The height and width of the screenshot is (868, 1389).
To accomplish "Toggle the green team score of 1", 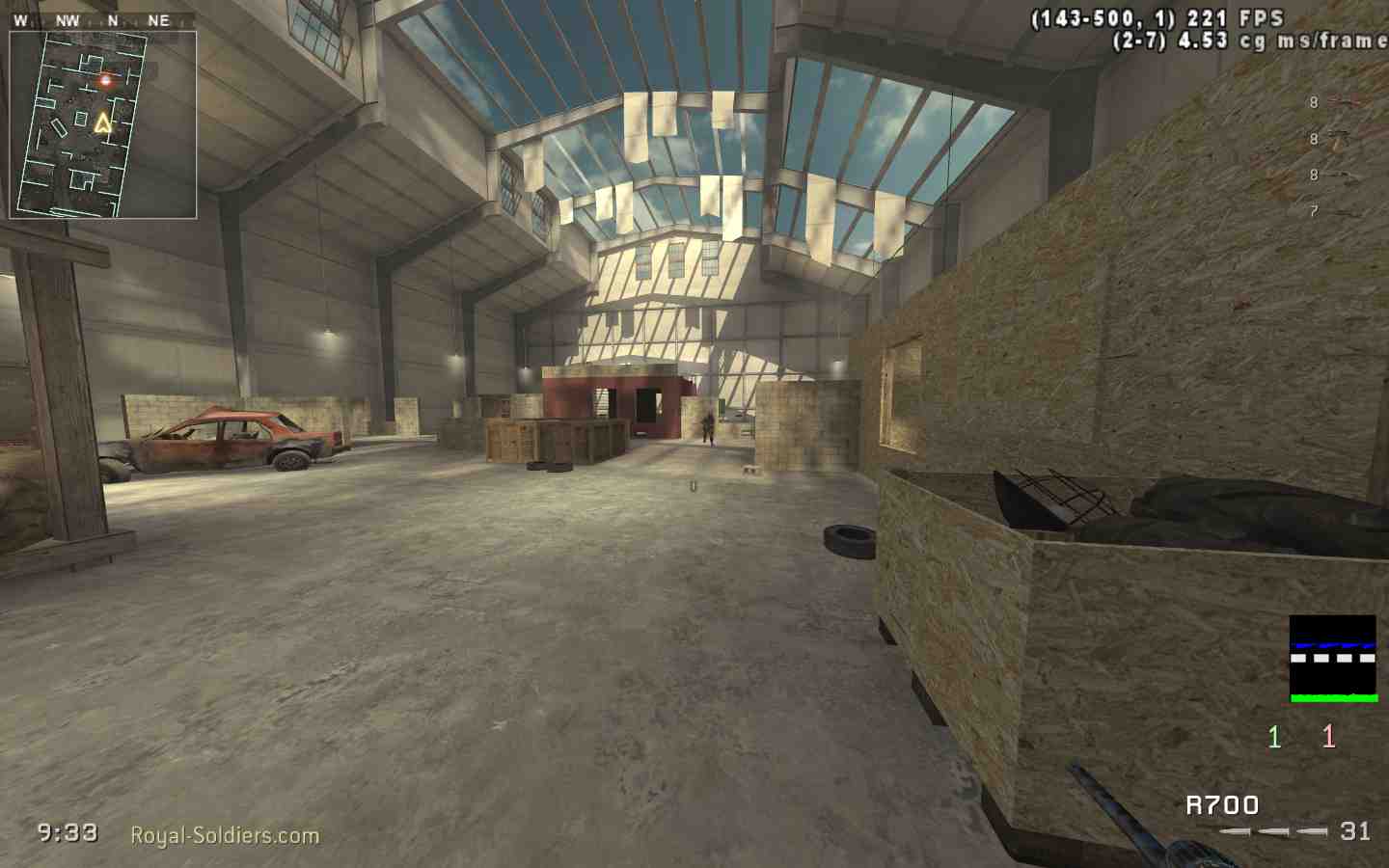I will pos(1273,738).
